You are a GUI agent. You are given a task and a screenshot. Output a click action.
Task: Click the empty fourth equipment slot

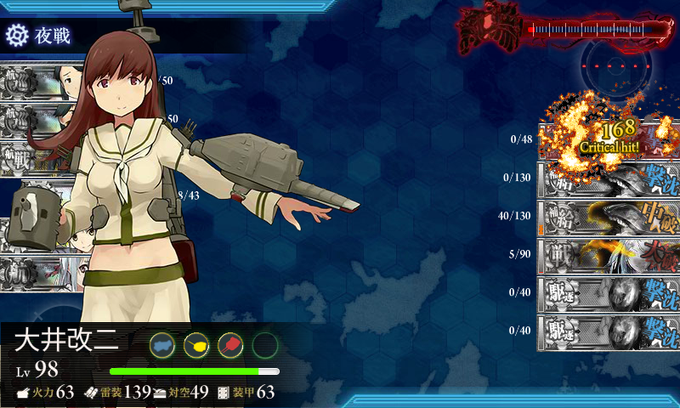[264, 346]
